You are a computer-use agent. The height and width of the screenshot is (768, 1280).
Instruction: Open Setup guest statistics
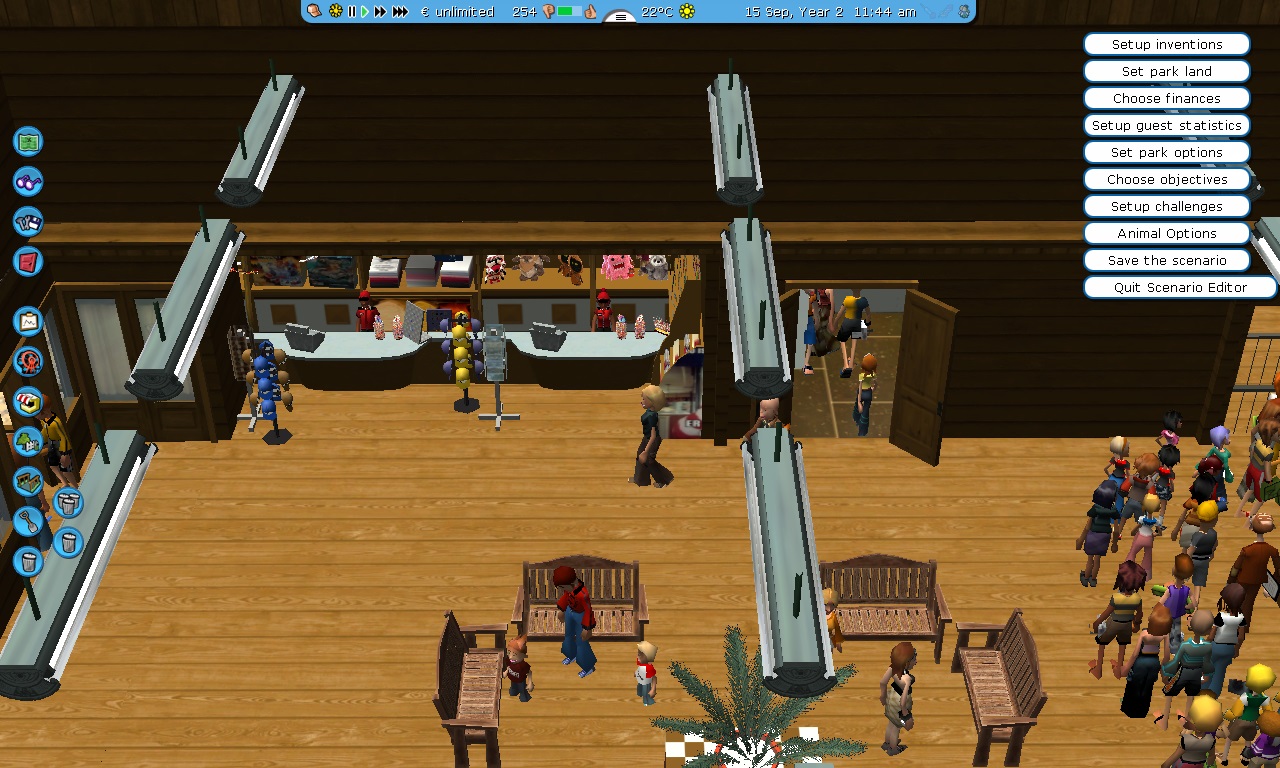click(x=1166, y=125)
